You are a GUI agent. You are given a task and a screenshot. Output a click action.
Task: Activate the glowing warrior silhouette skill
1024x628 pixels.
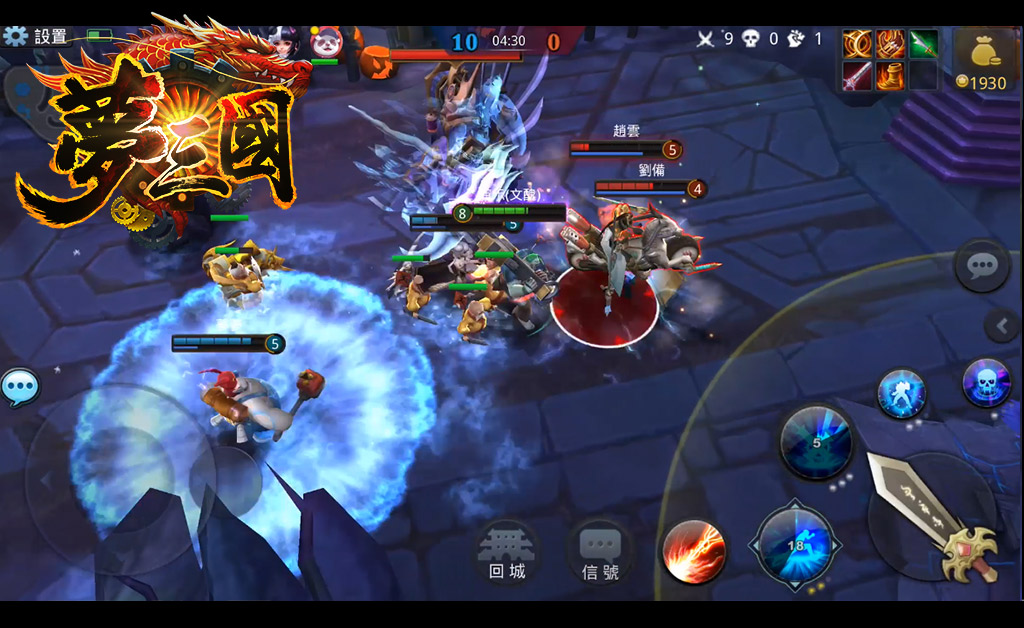pos(901,393)
